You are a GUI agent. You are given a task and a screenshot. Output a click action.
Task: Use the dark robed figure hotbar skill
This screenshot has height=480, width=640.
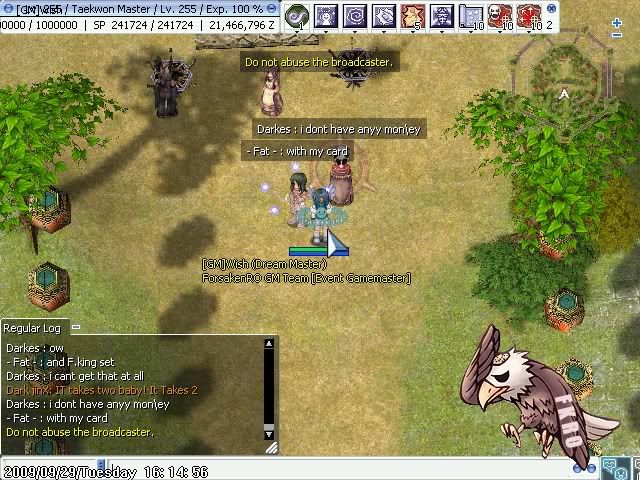[442, 15]
